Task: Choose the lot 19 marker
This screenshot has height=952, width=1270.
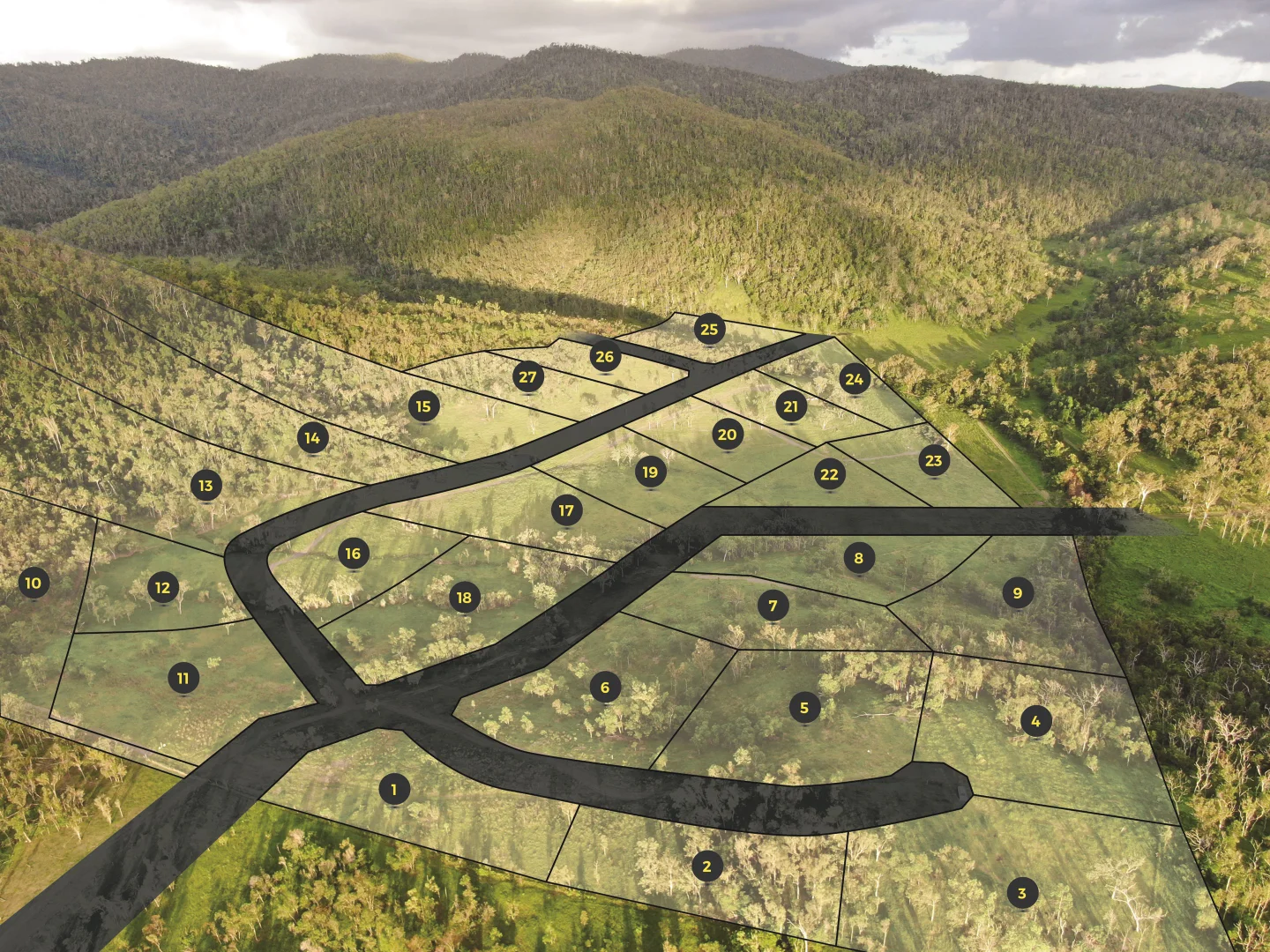Action: click(x=650, y=472)
